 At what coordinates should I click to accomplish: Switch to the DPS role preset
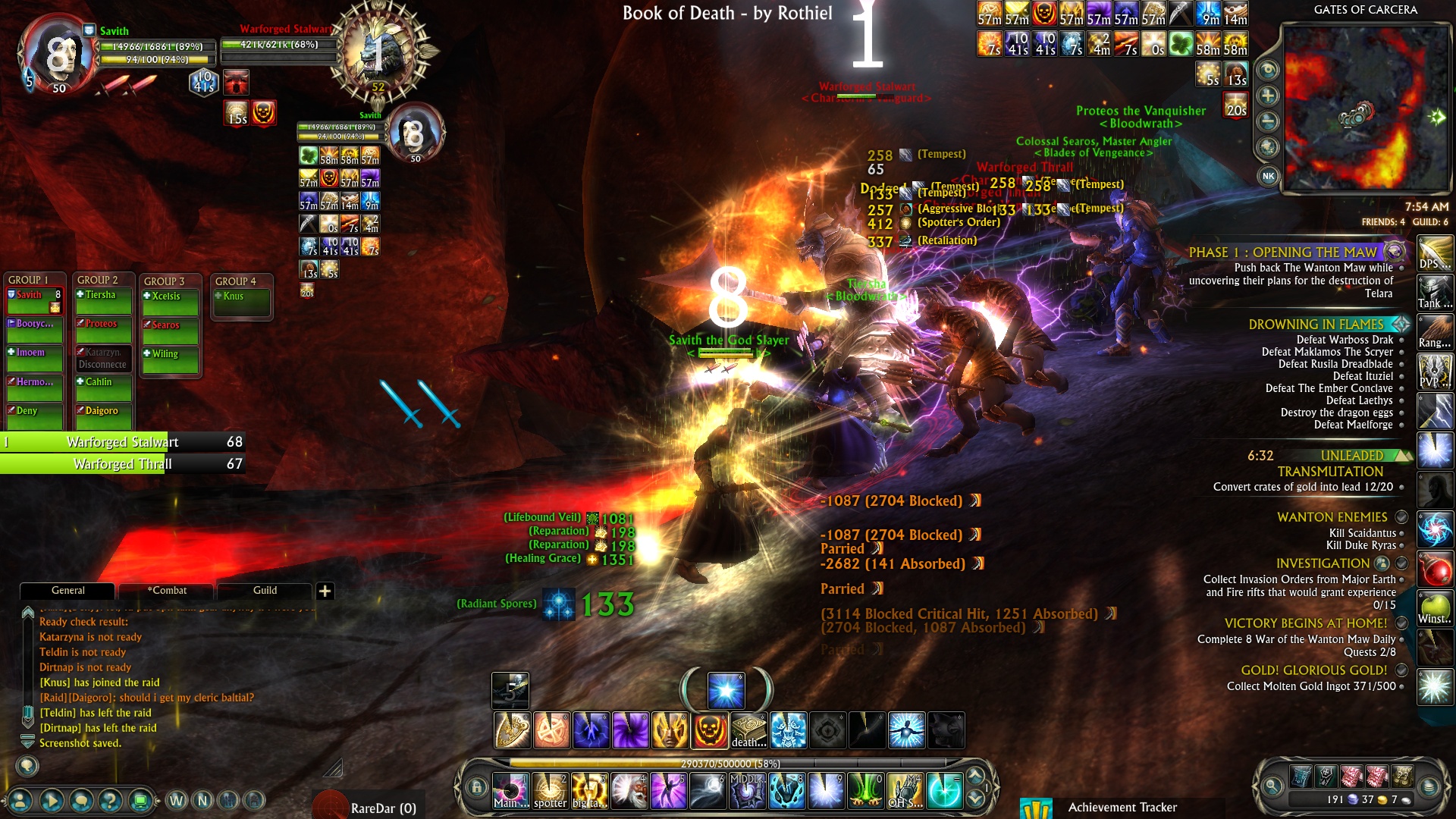click(x=1435, y=253)
